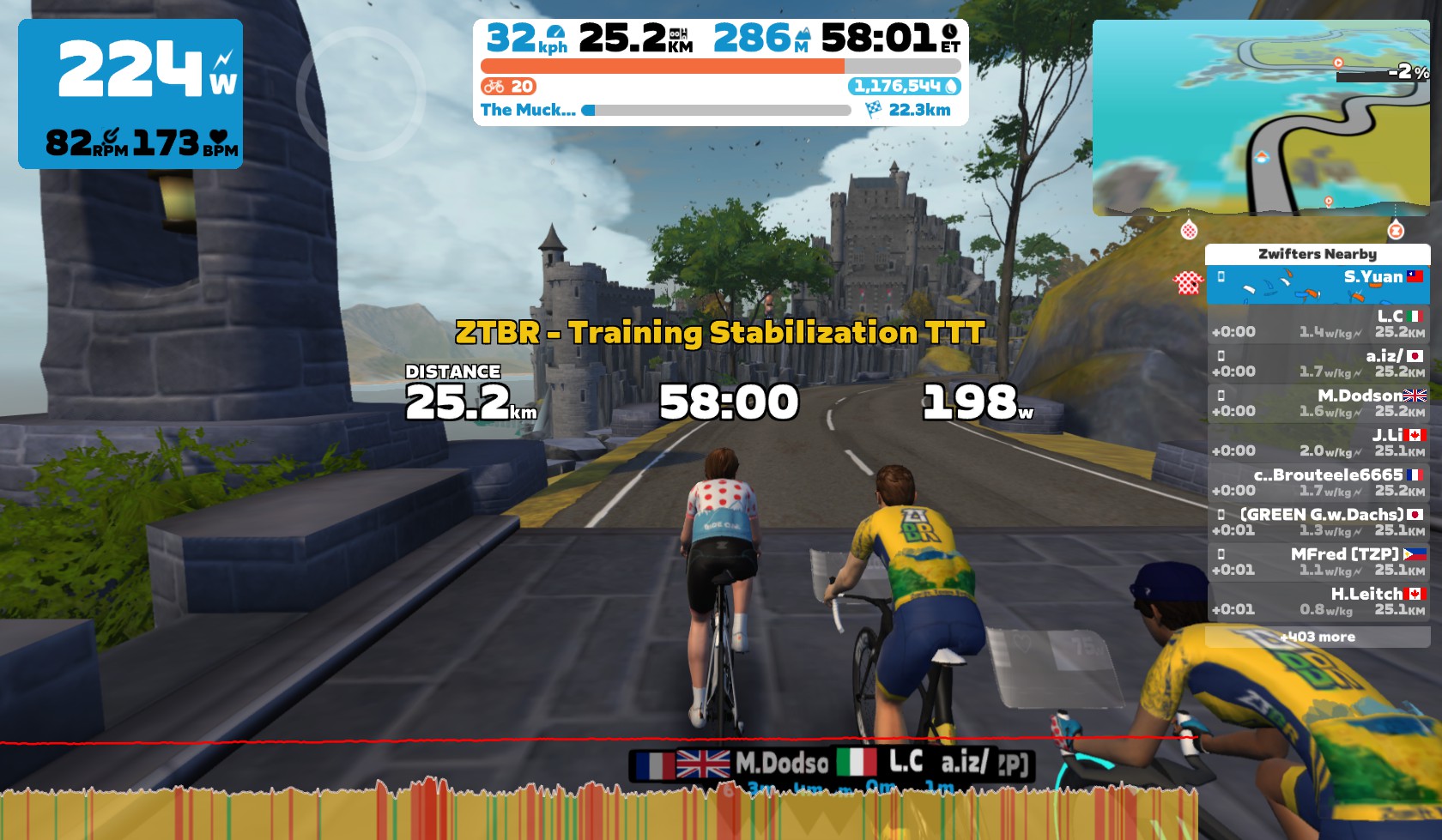Viewport: 1442px width, 840px height.
Task: Click the power graph along the bottom
Action: pos(601,811)
